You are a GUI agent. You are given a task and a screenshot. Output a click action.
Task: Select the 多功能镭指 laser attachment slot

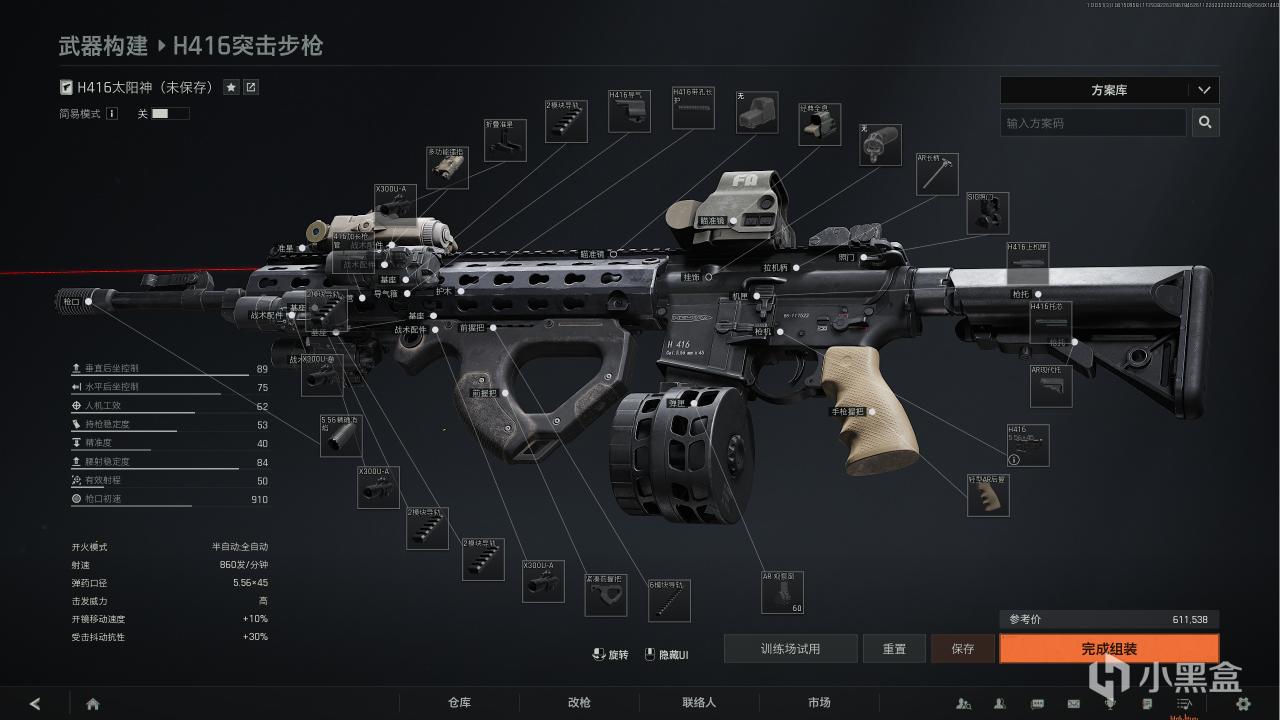click(x=447, y=167)
